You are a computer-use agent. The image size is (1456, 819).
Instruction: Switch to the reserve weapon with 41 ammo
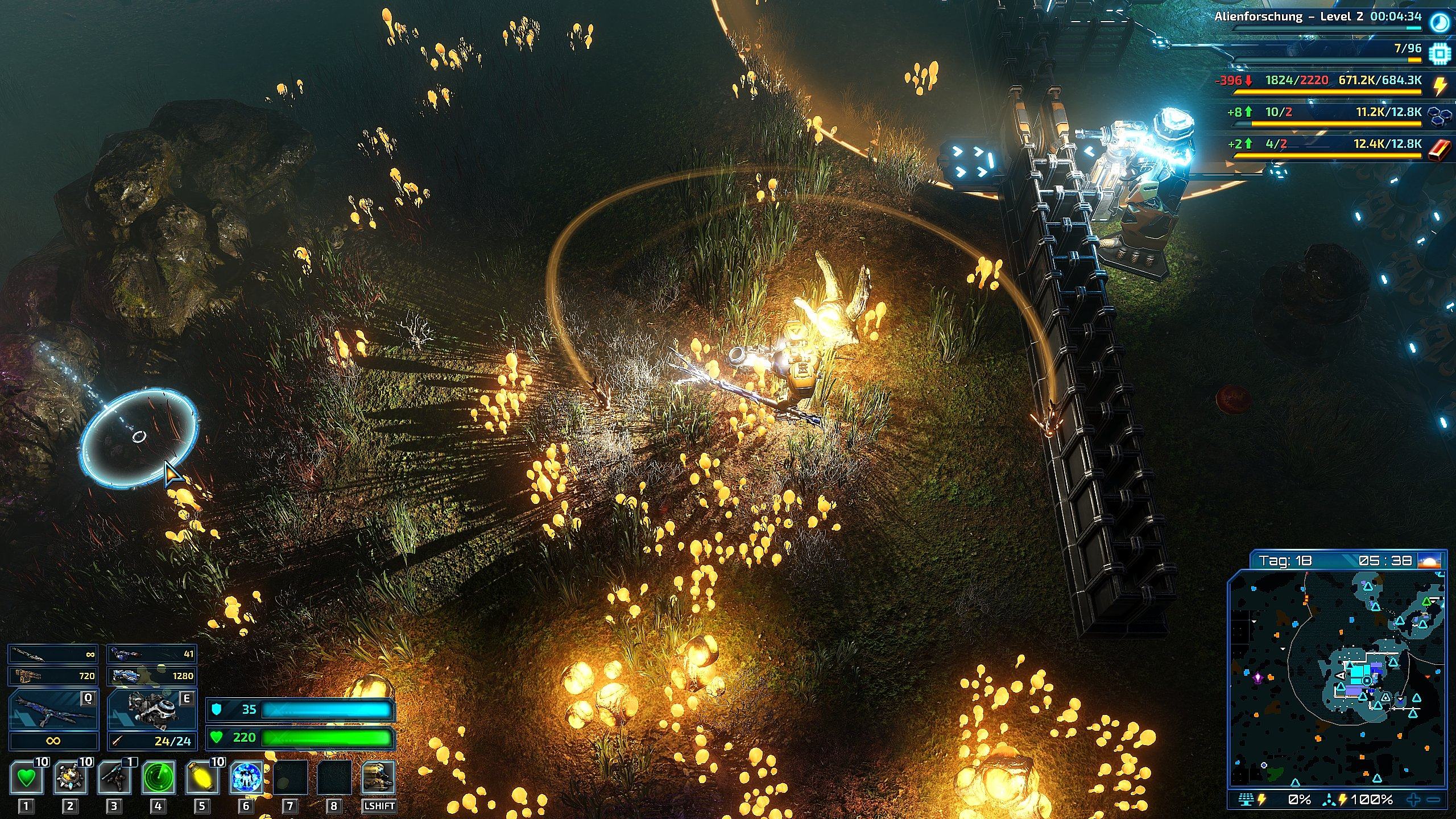coord(152,654)
